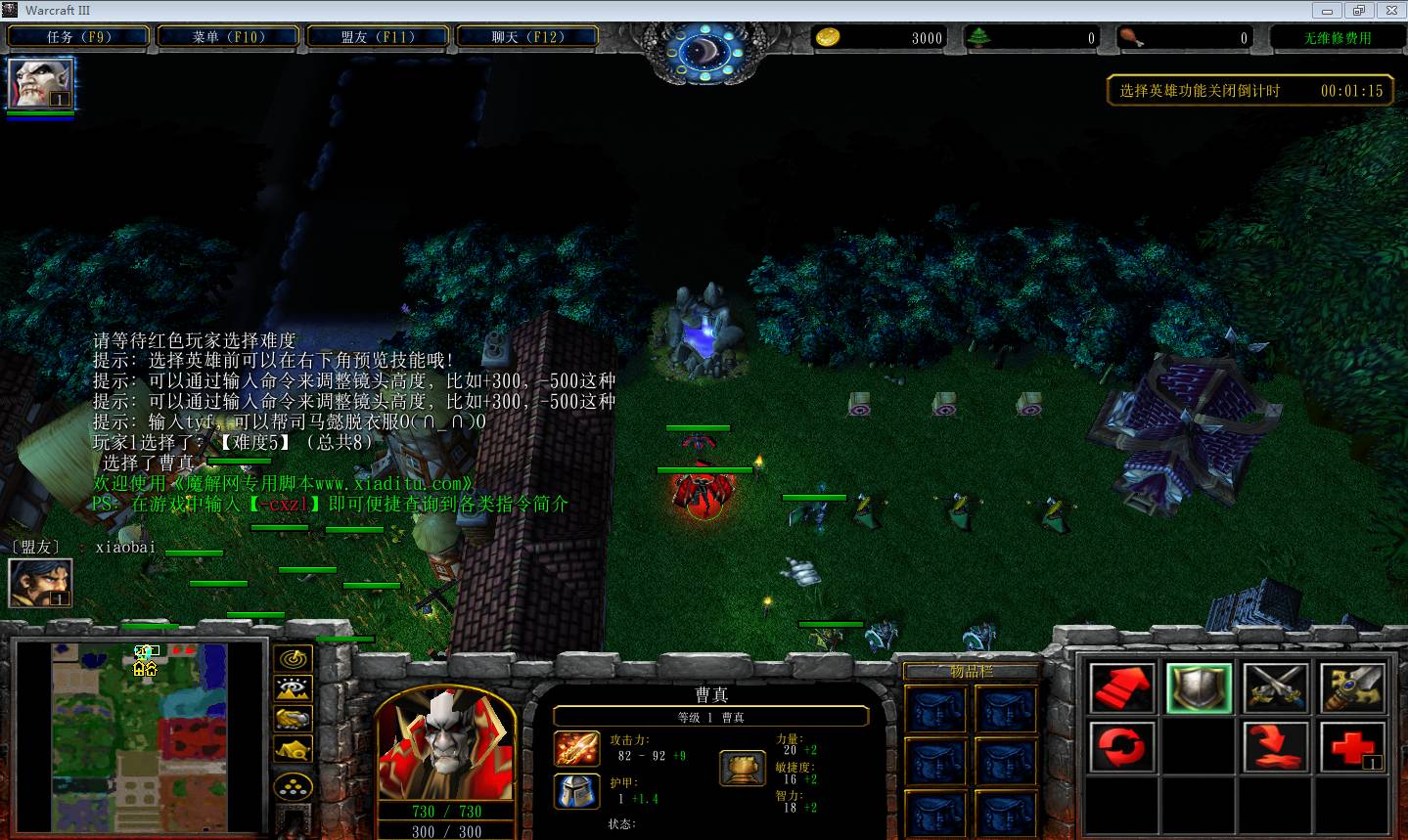Screen dimensions: 1408x840
Task: Open the 盟友 (F11) allies menu
Action: click(x=377, y=37)
